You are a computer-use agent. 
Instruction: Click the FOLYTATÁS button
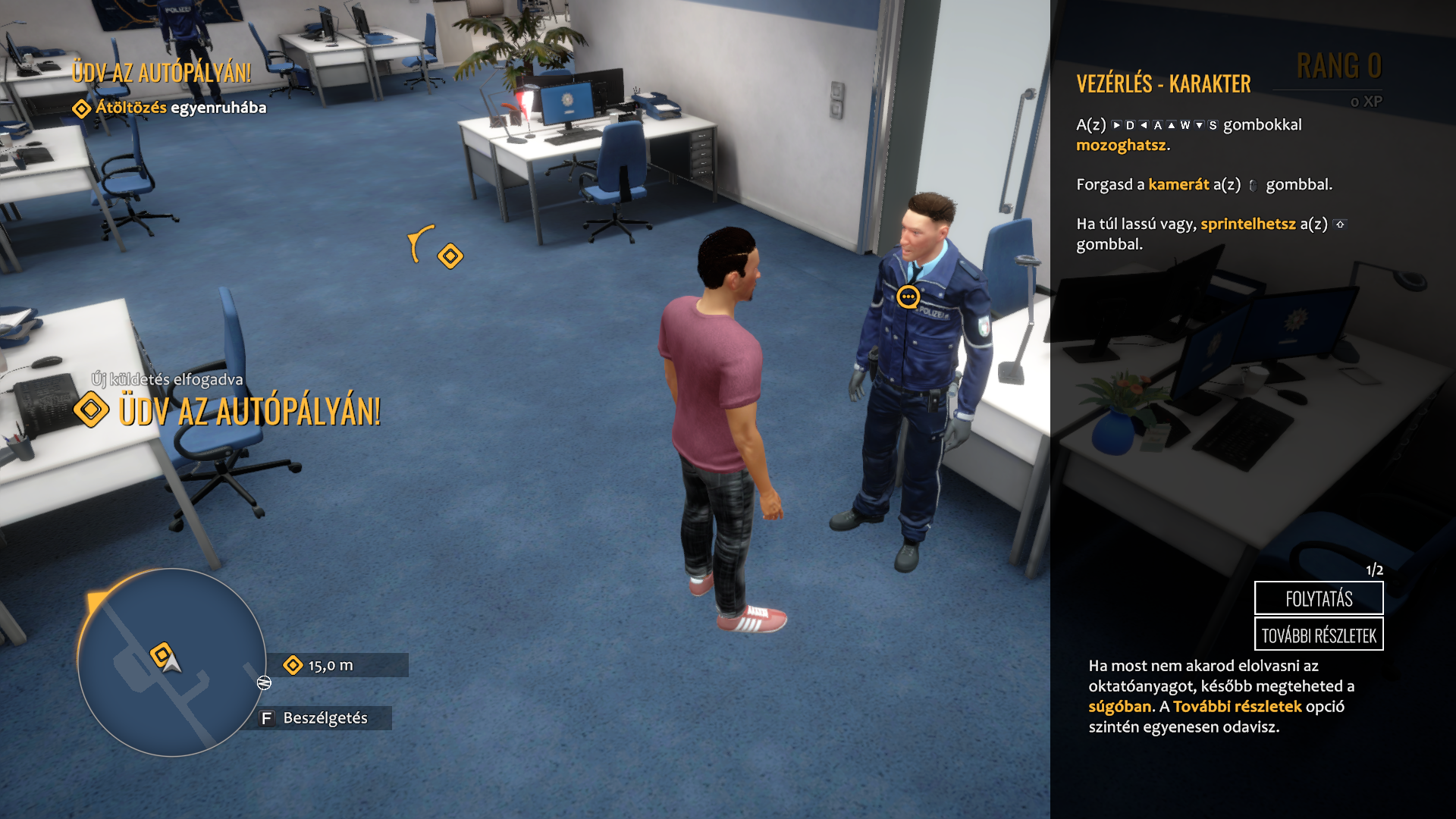(1319, 598)
